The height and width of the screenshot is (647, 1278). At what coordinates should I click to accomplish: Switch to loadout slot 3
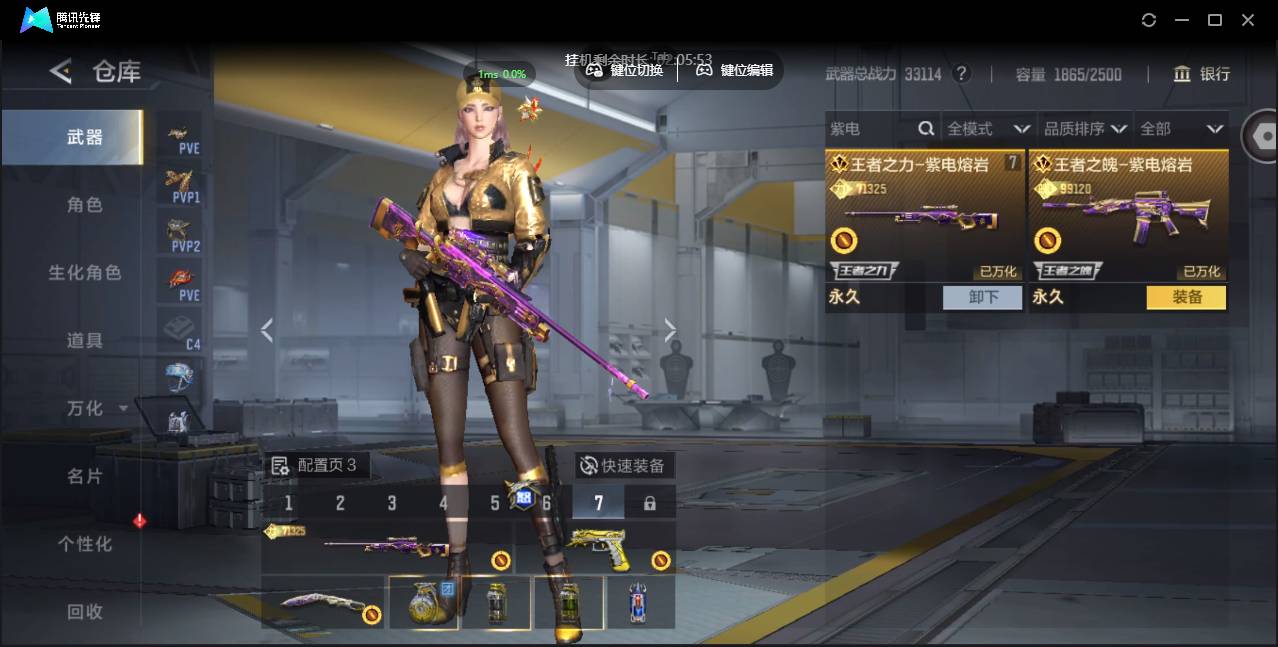point(392,503)
